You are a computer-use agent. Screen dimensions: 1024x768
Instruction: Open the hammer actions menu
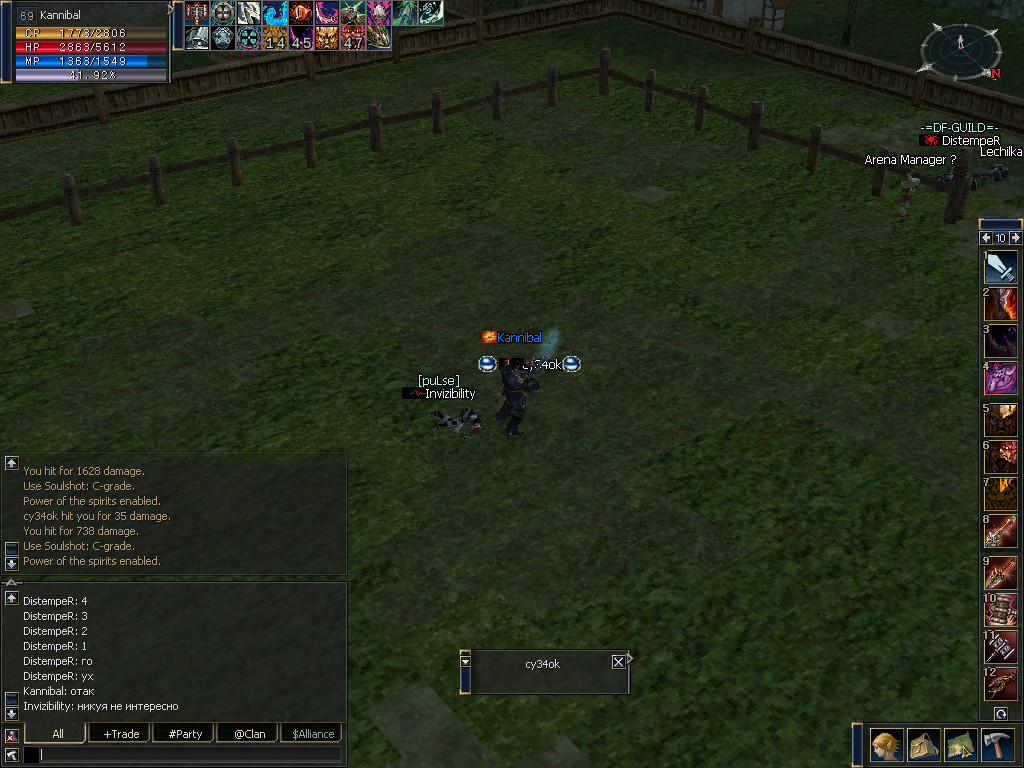point(1000,746)
